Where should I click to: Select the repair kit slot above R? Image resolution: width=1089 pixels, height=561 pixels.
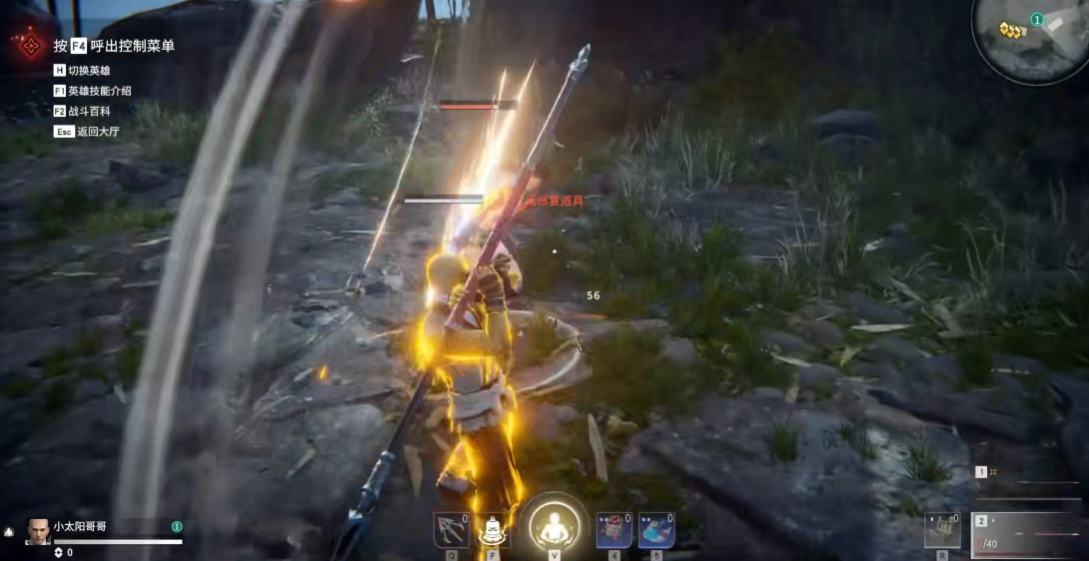(x=942, y=530)
